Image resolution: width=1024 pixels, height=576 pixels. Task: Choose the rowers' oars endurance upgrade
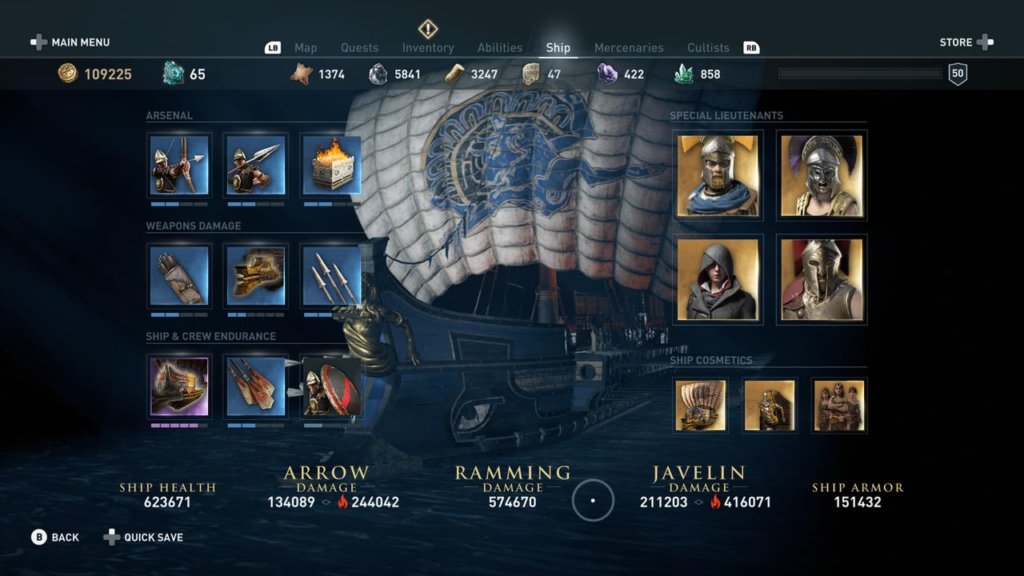pos(256,386)
